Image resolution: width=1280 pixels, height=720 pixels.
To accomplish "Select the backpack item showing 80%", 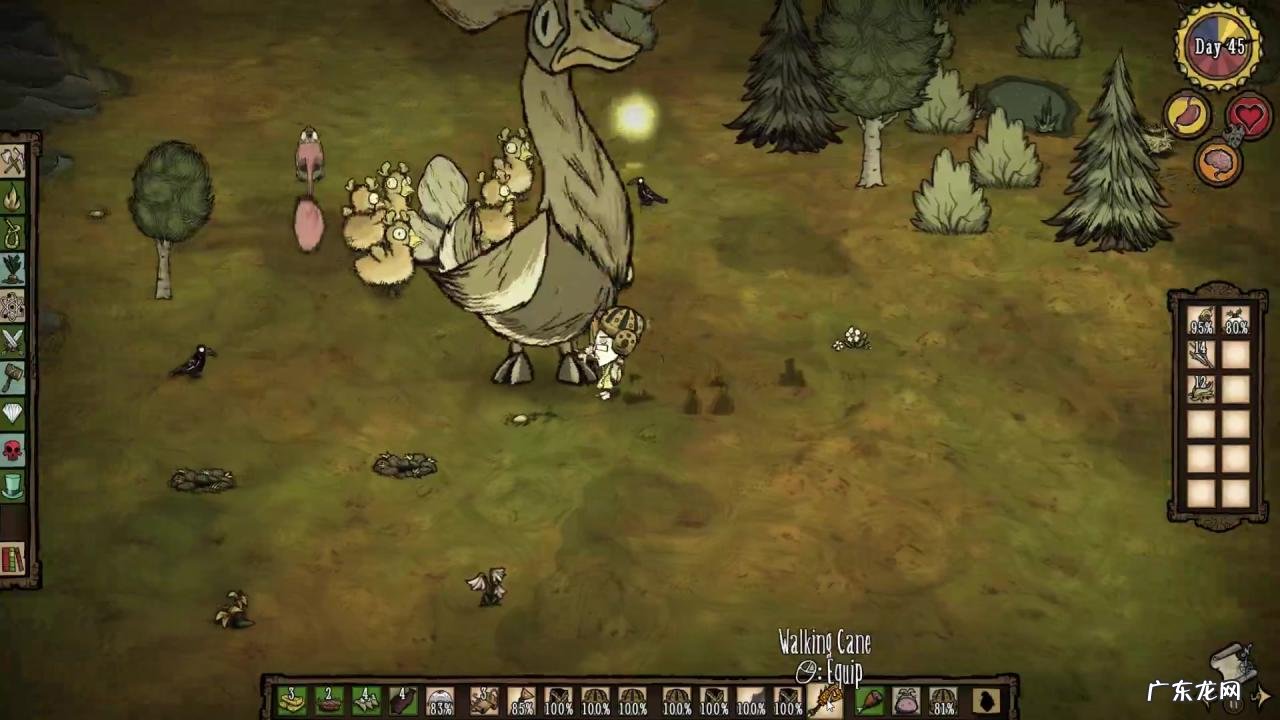I will click(x=1236, y=321).
